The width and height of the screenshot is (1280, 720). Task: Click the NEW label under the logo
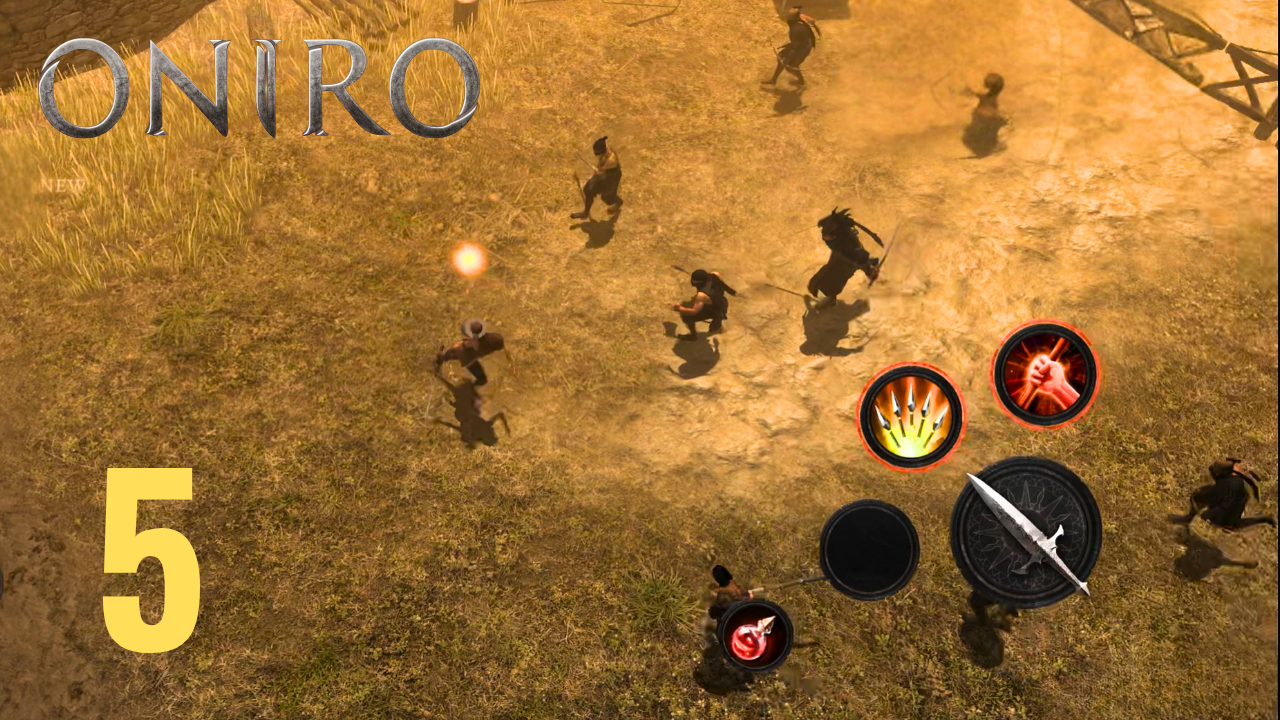click(63, 186)
